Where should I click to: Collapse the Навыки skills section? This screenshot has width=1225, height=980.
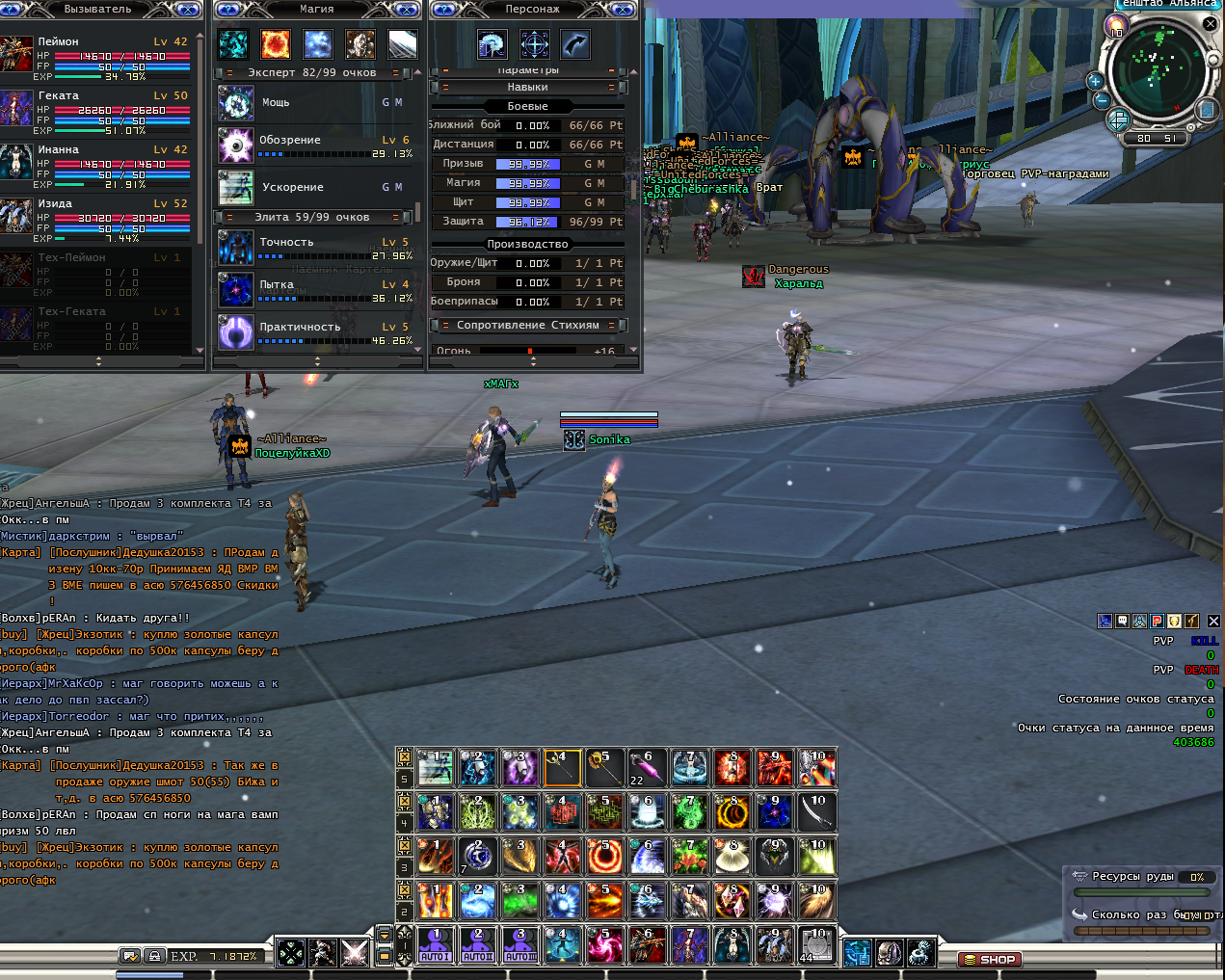coord(611,88)
